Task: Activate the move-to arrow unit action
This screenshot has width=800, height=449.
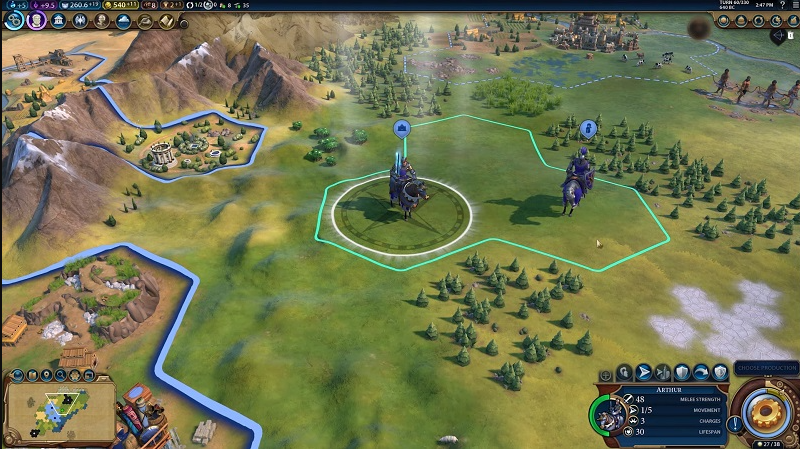Action: click(x=644, y=372)
